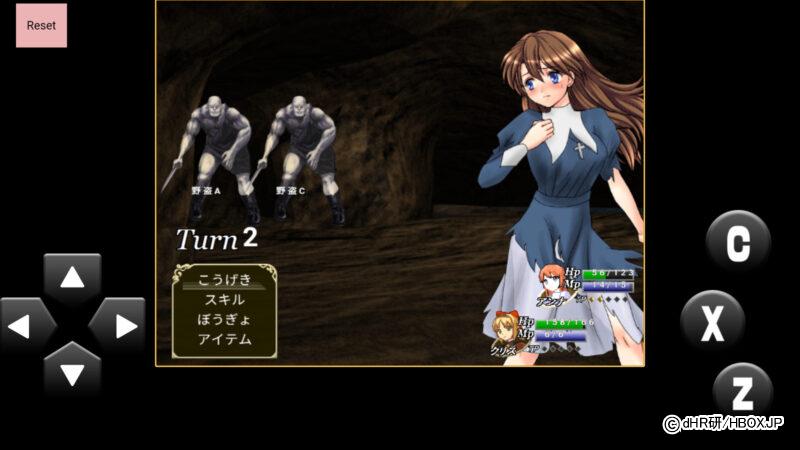Open the アイテム item command
The width and height of the screenshot is (800, 450).
(x=224, y=340)
